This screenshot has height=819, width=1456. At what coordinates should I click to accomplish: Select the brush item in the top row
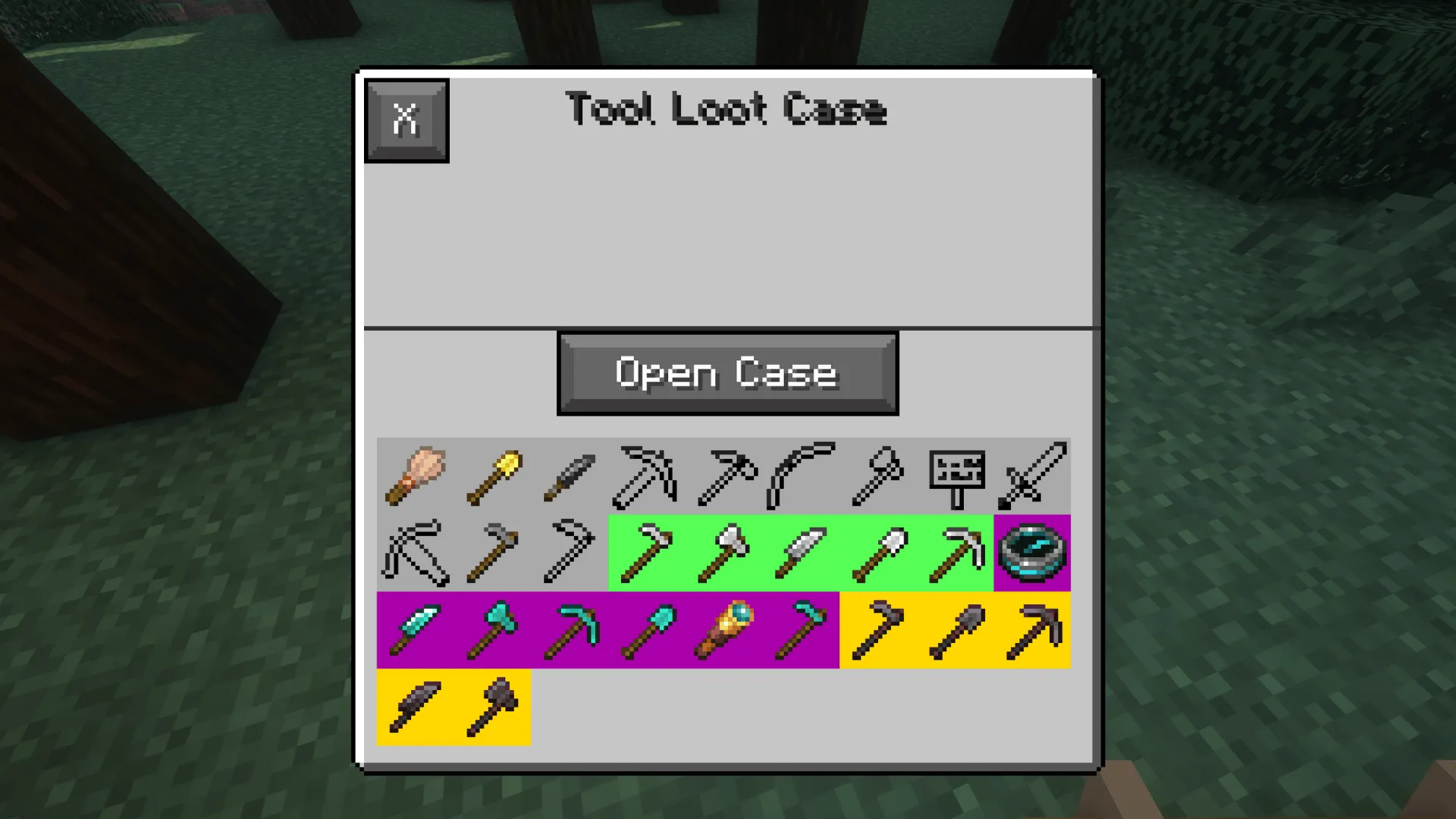pos(416,474)
